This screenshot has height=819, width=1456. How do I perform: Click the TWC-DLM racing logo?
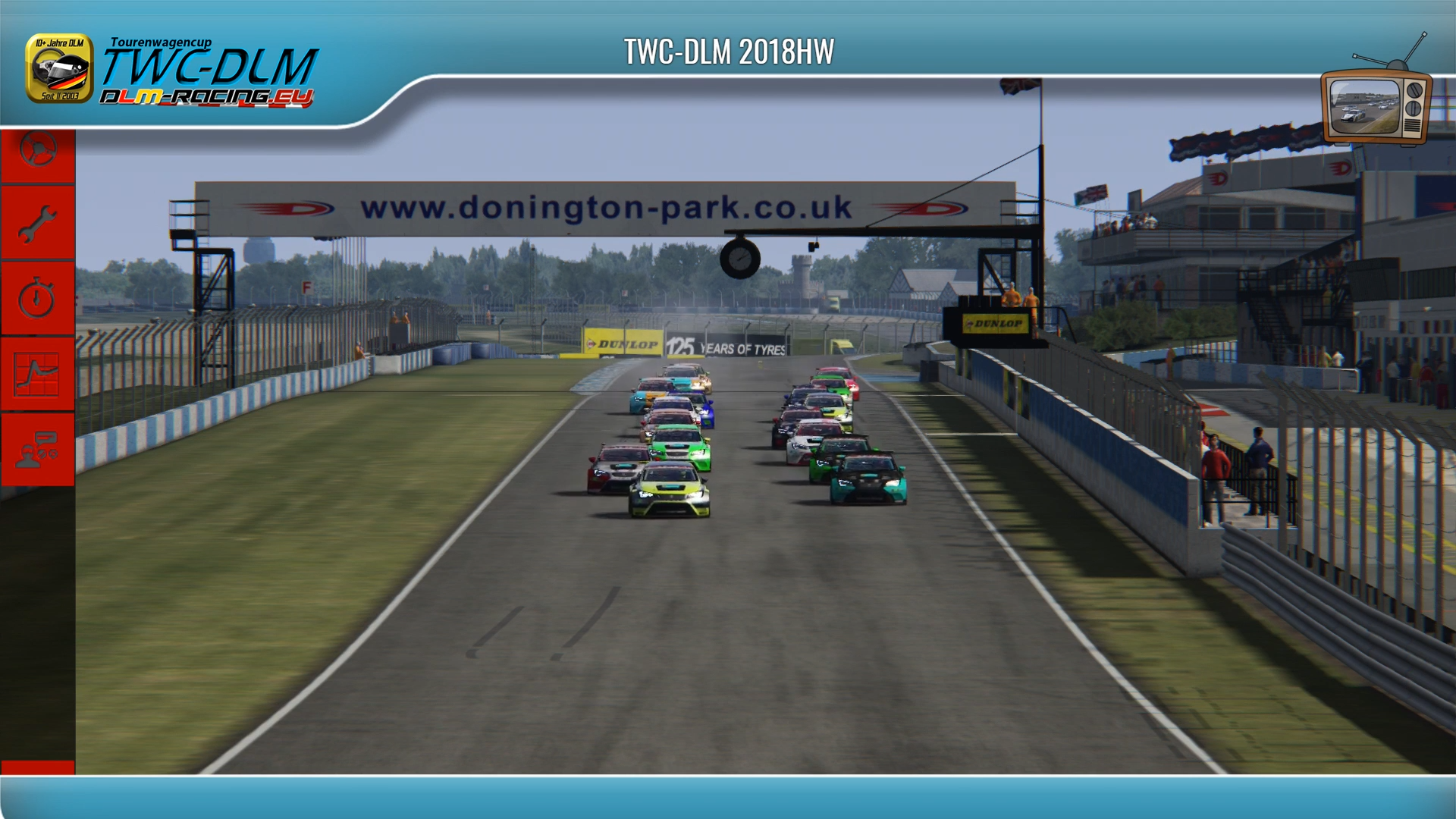(x=173, y=71)
